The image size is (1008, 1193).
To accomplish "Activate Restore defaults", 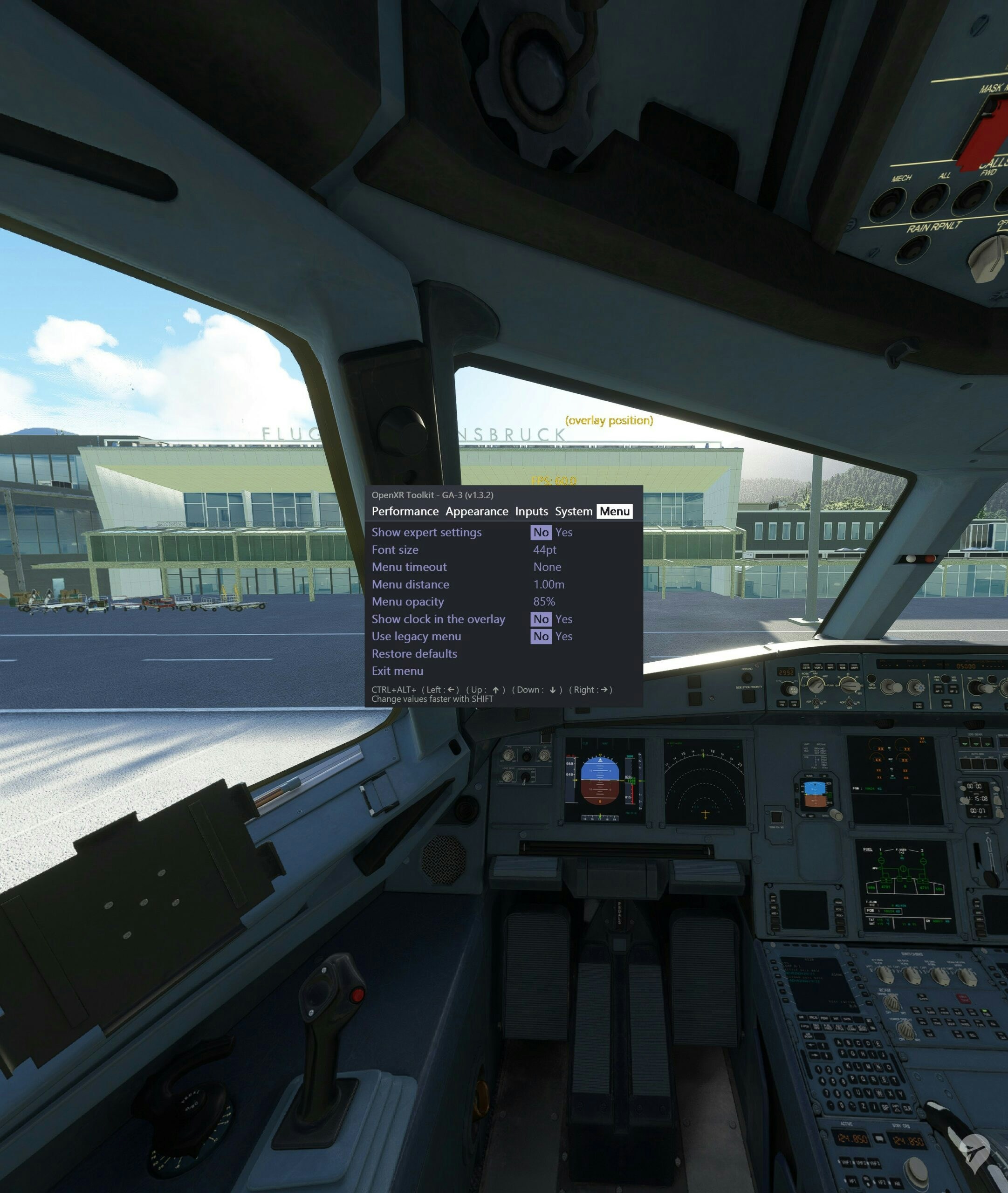I will [x=414, y=654].
